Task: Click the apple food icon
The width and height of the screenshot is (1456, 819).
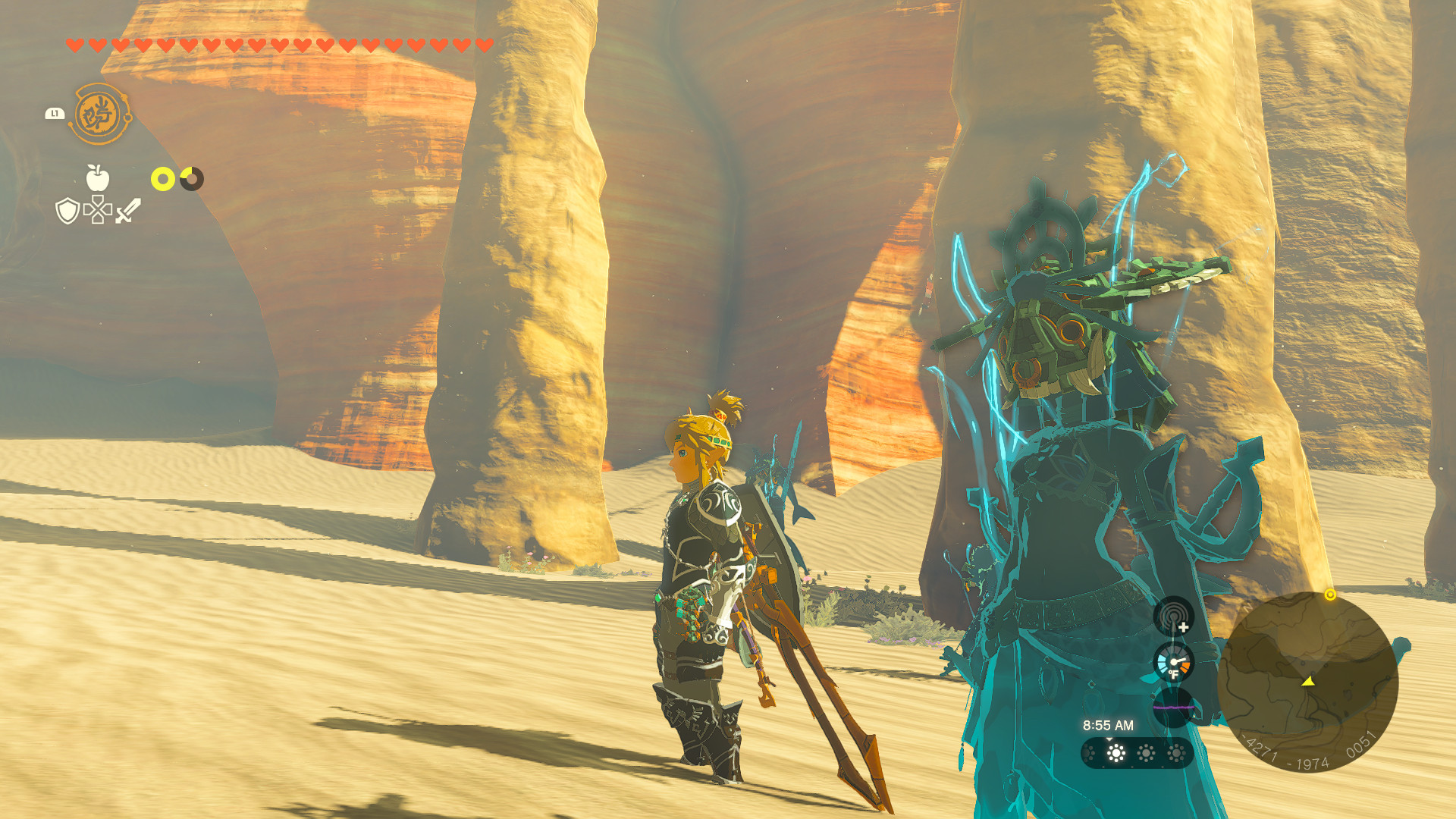Action: [97, 178]
